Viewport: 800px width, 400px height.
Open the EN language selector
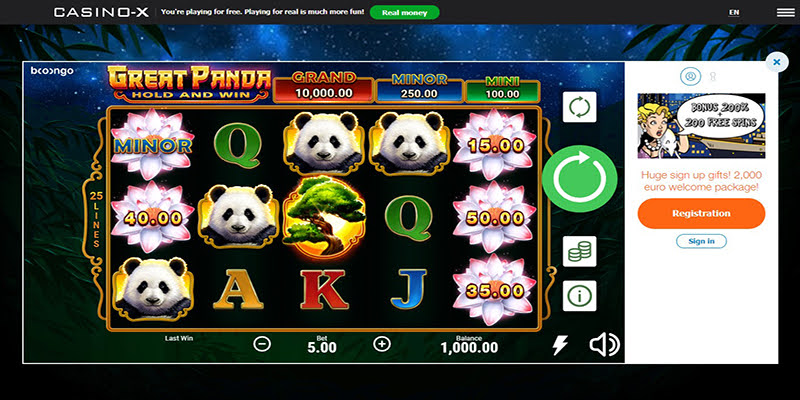tap(734, 13)
